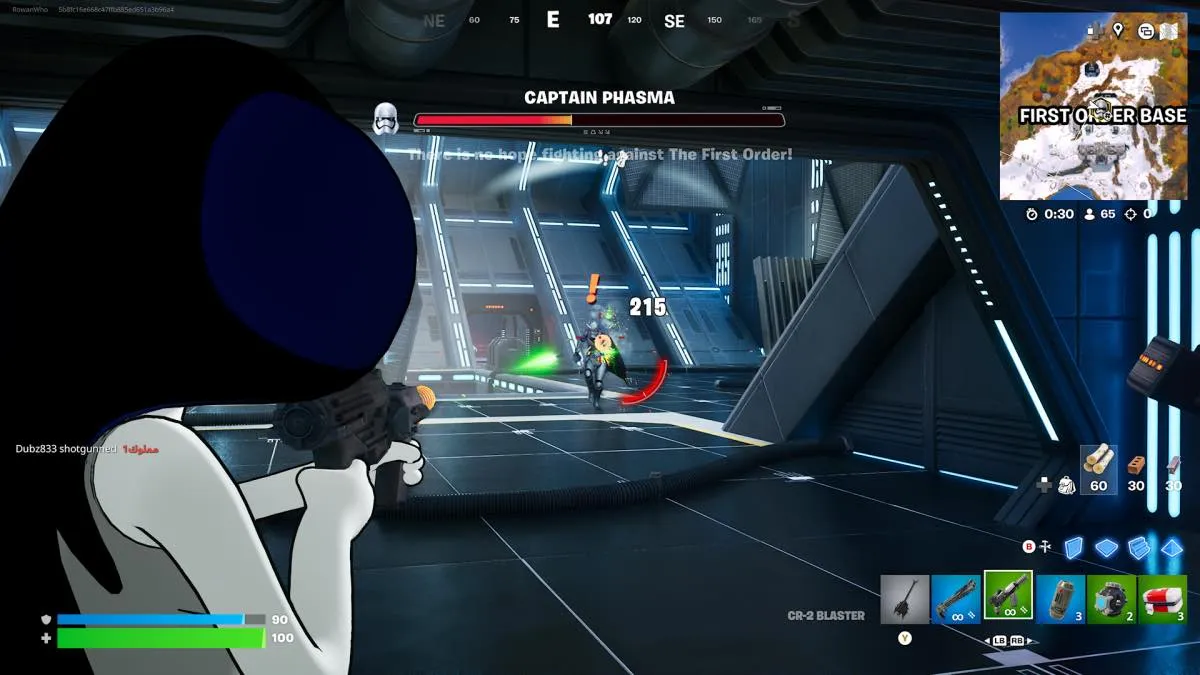The height and width of the screenshot is (675, 1200).
Task: Click the Captain Phasma stormtrooper helmet icon
Action: point(386,119)
